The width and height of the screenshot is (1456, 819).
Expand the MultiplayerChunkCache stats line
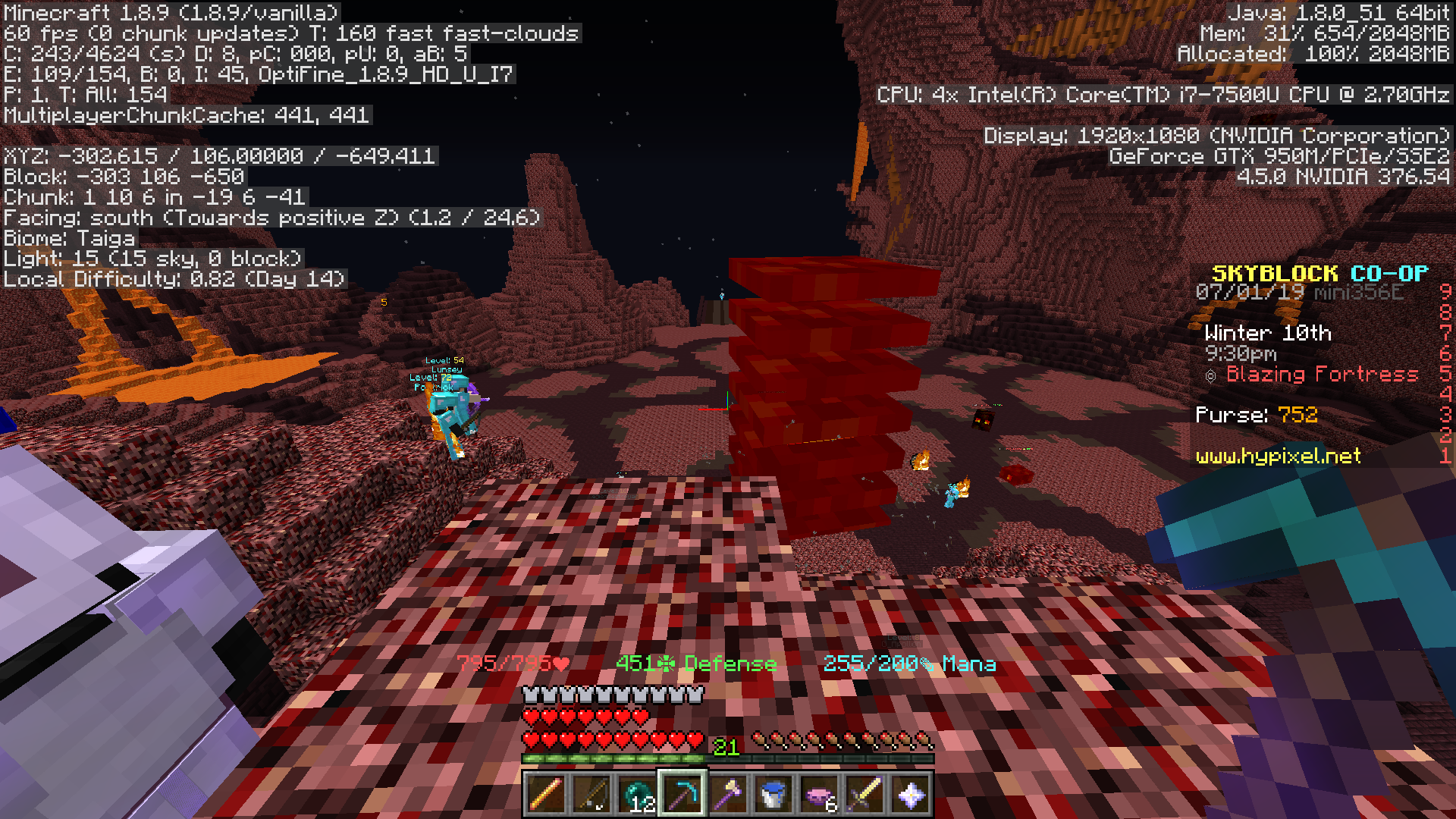pyautogui.click(x=185, y=115)
